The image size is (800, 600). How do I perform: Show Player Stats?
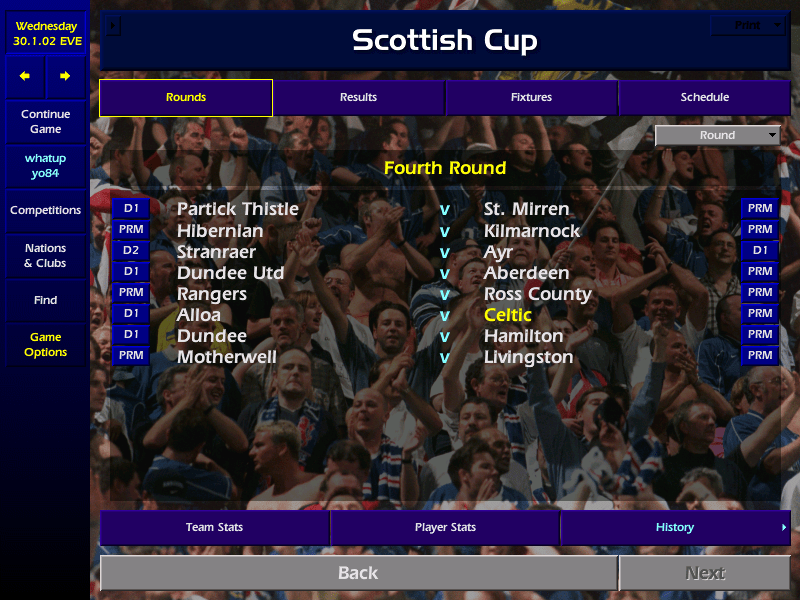[x=445, y=528]
